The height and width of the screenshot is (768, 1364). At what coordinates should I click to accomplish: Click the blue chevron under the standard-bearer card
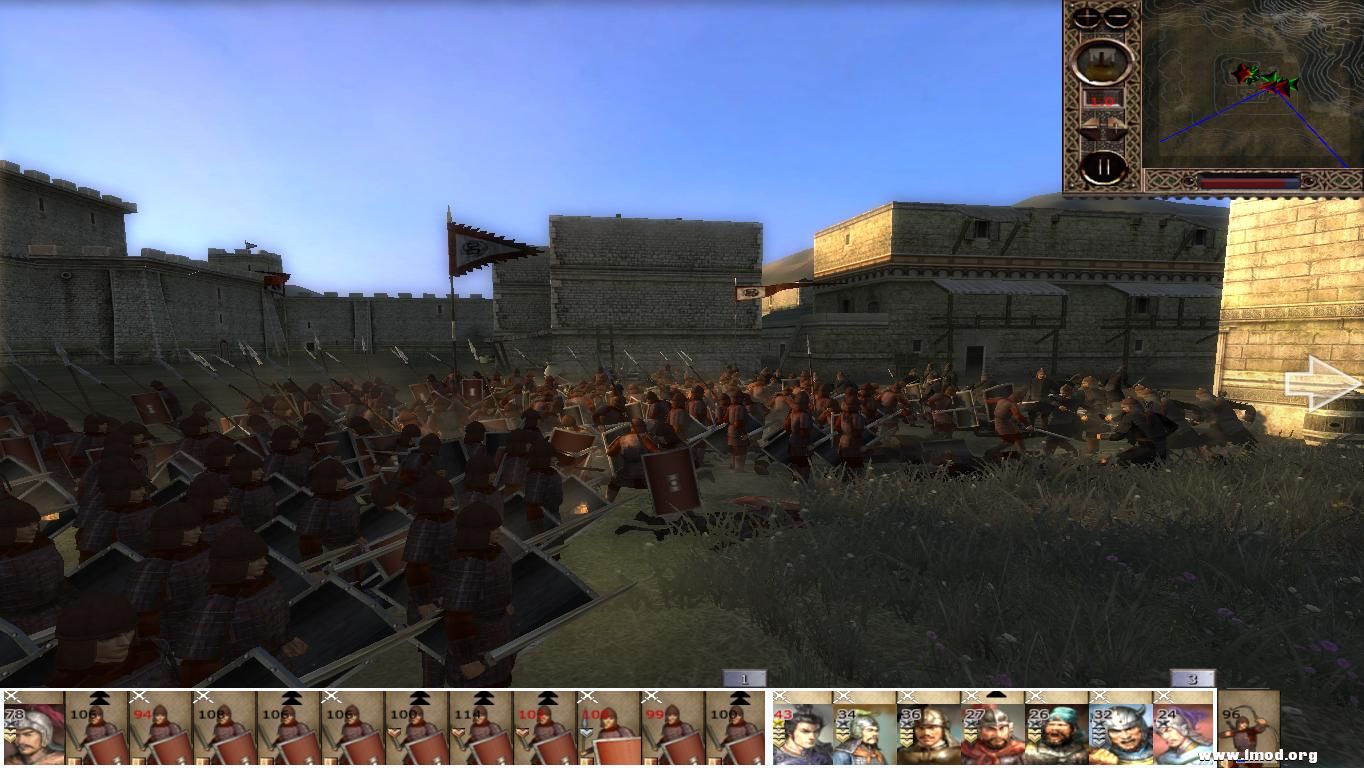point(585,733)
